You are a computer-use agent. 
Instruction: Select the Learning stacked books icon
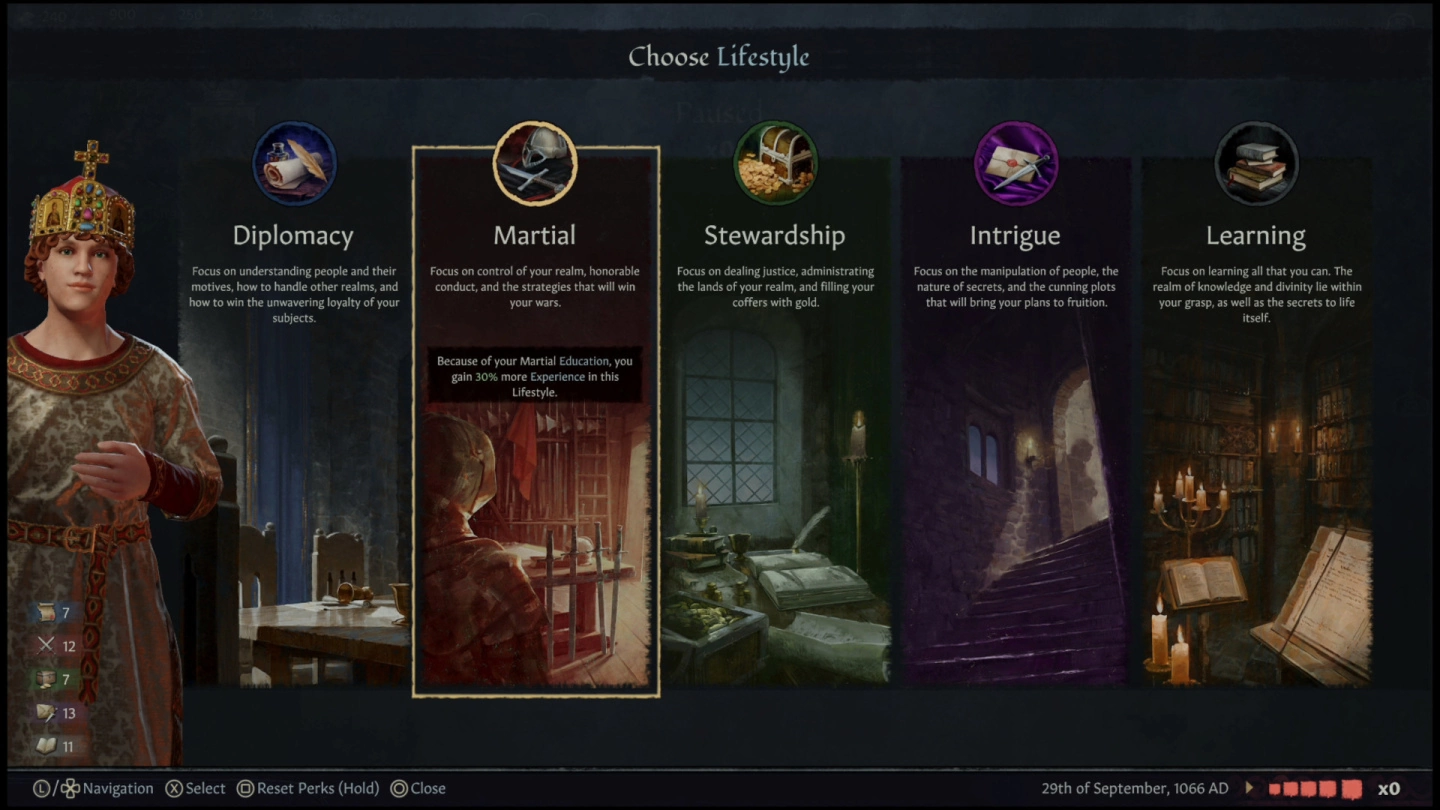[x=1256, y=164]
